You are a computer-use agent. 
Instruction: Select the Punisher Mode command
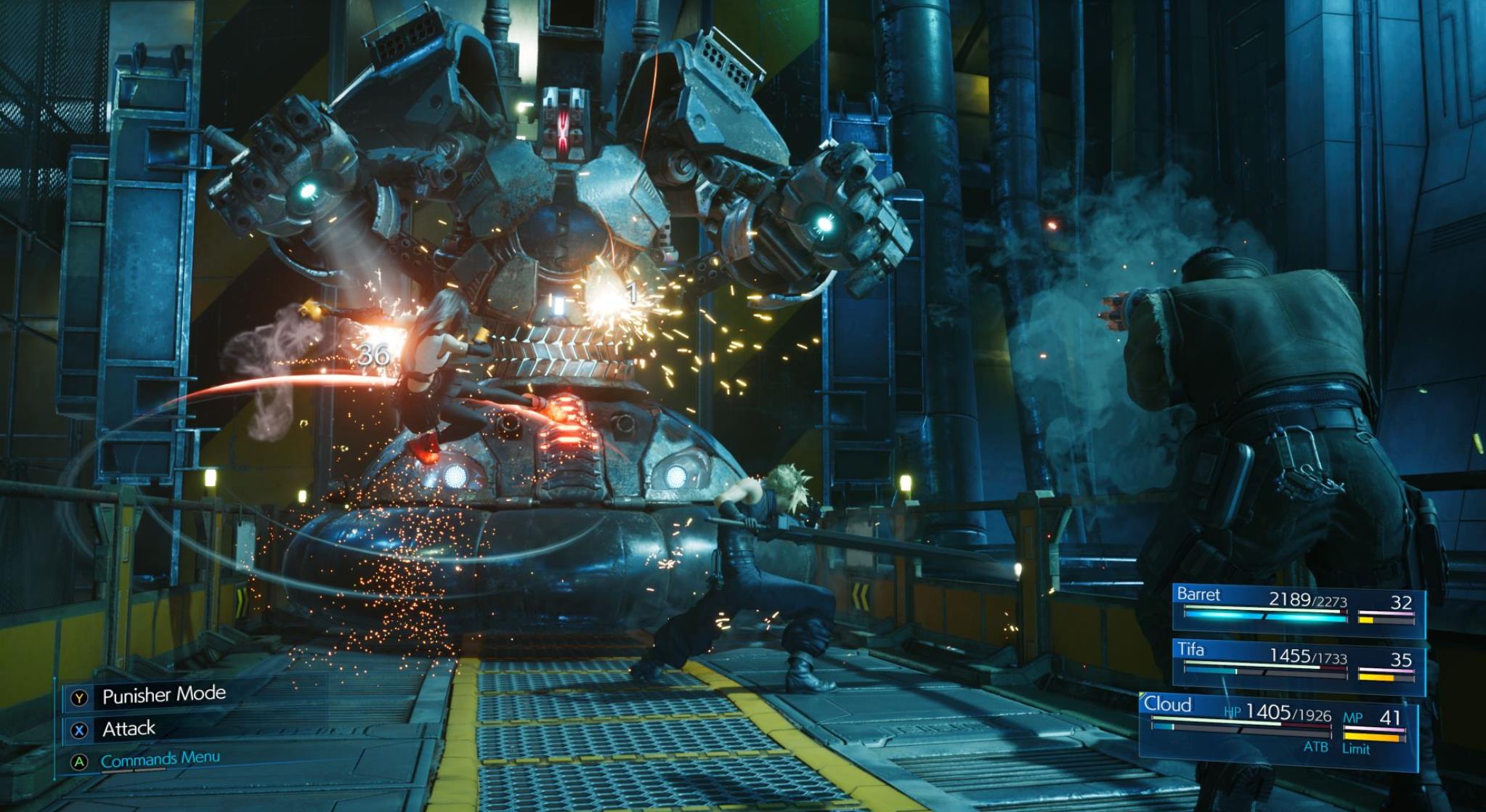pos(163,695)
